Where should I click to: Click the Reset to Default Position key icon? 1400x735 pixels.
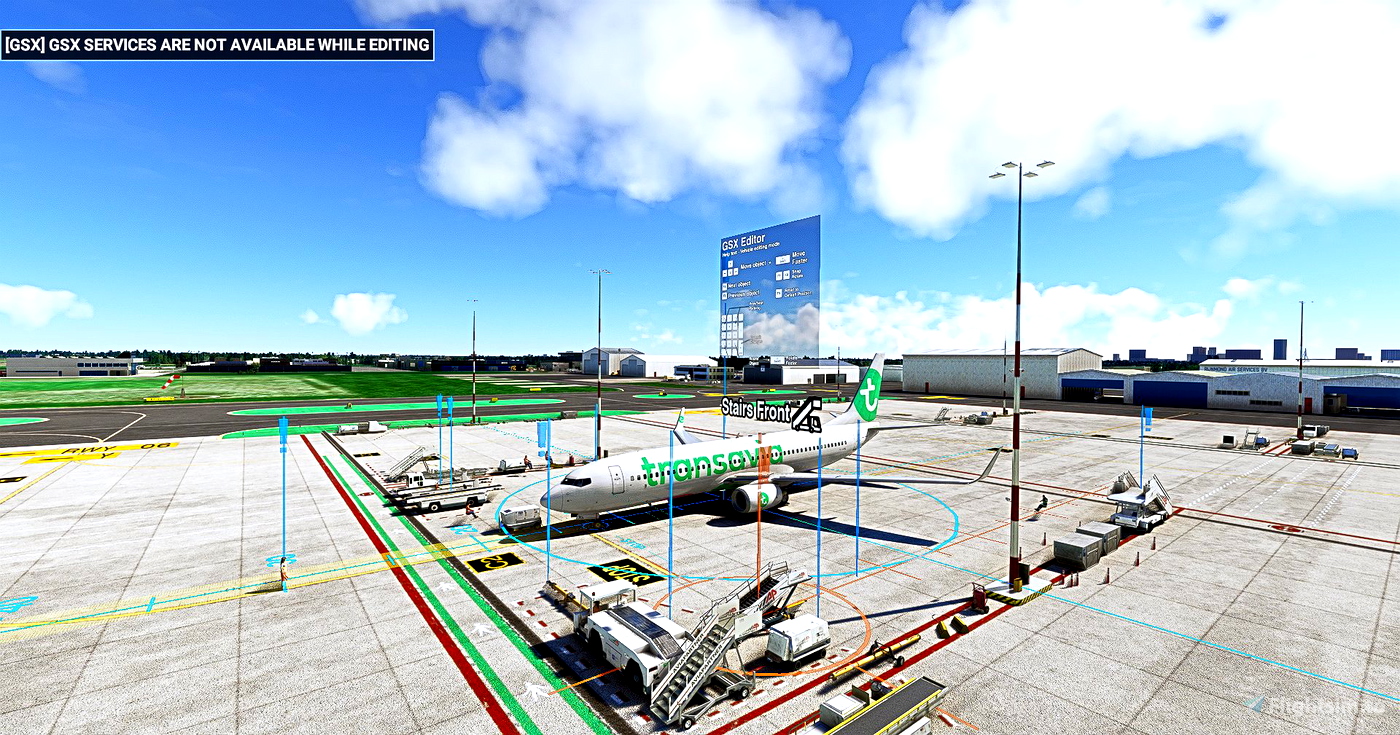778,292
